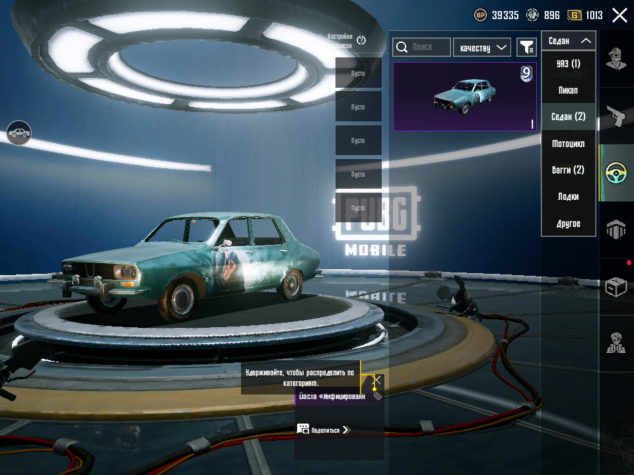Switch to the parachute tab
The image size is (634, 475).
click(616, 230)
